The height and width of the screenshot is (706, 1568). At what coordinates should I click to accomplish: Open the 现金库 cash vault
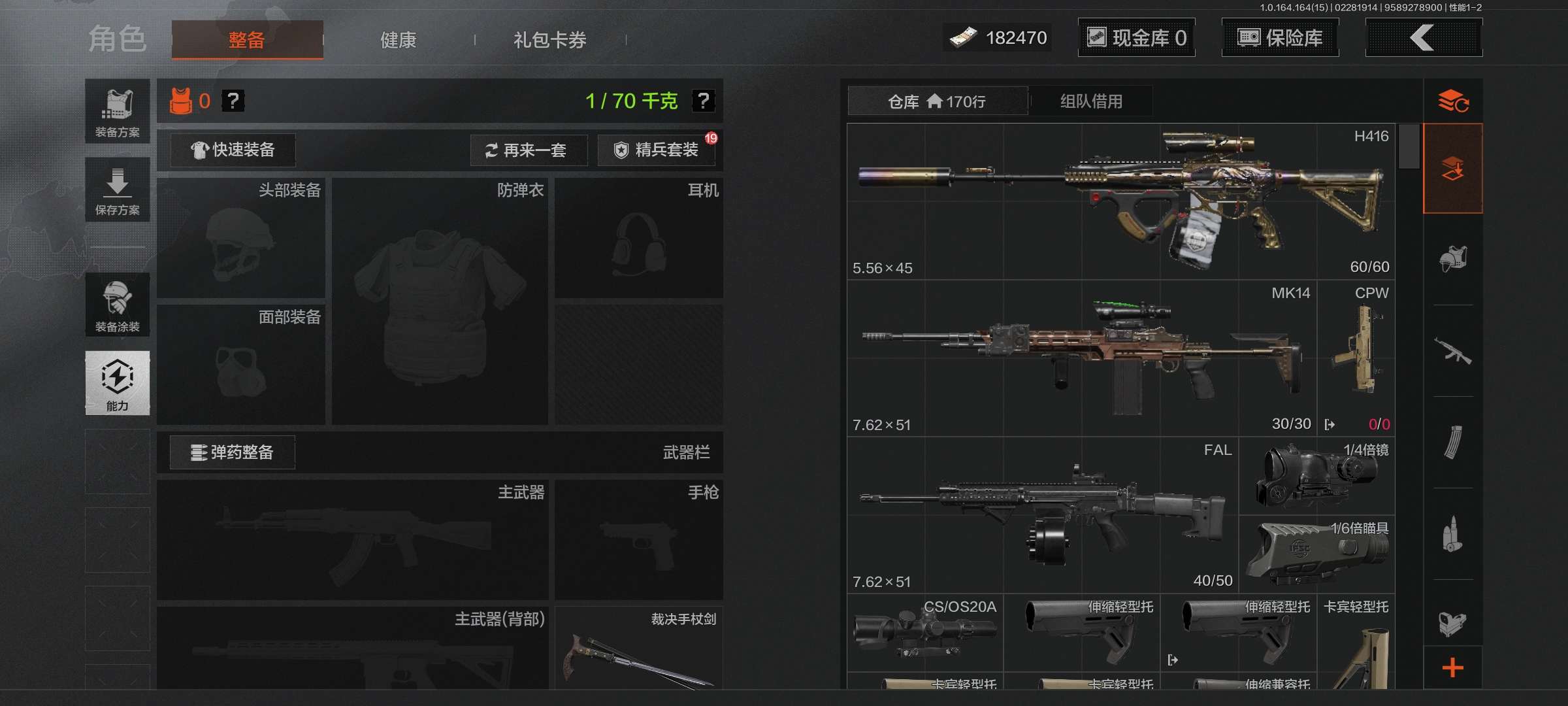click(x=1136, y=37)
